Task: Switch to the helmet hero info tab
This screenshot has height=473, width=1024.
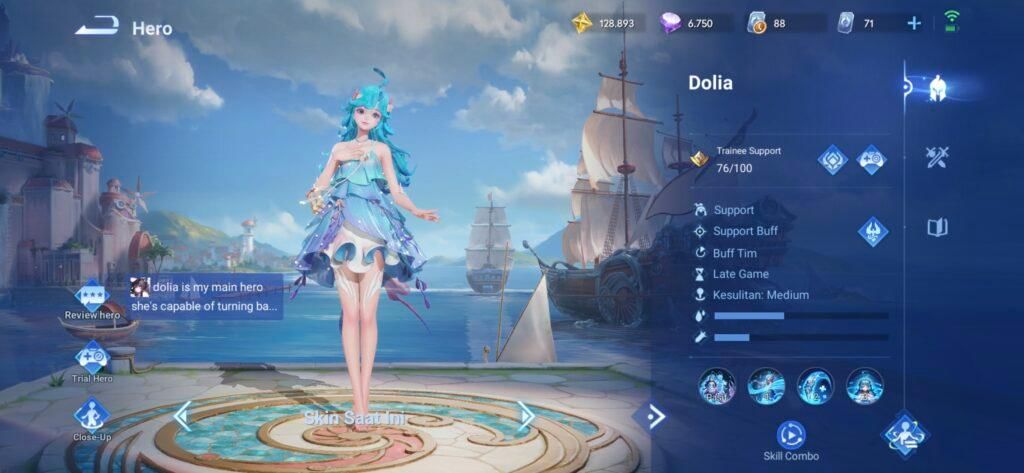Action: click(937, 88)
